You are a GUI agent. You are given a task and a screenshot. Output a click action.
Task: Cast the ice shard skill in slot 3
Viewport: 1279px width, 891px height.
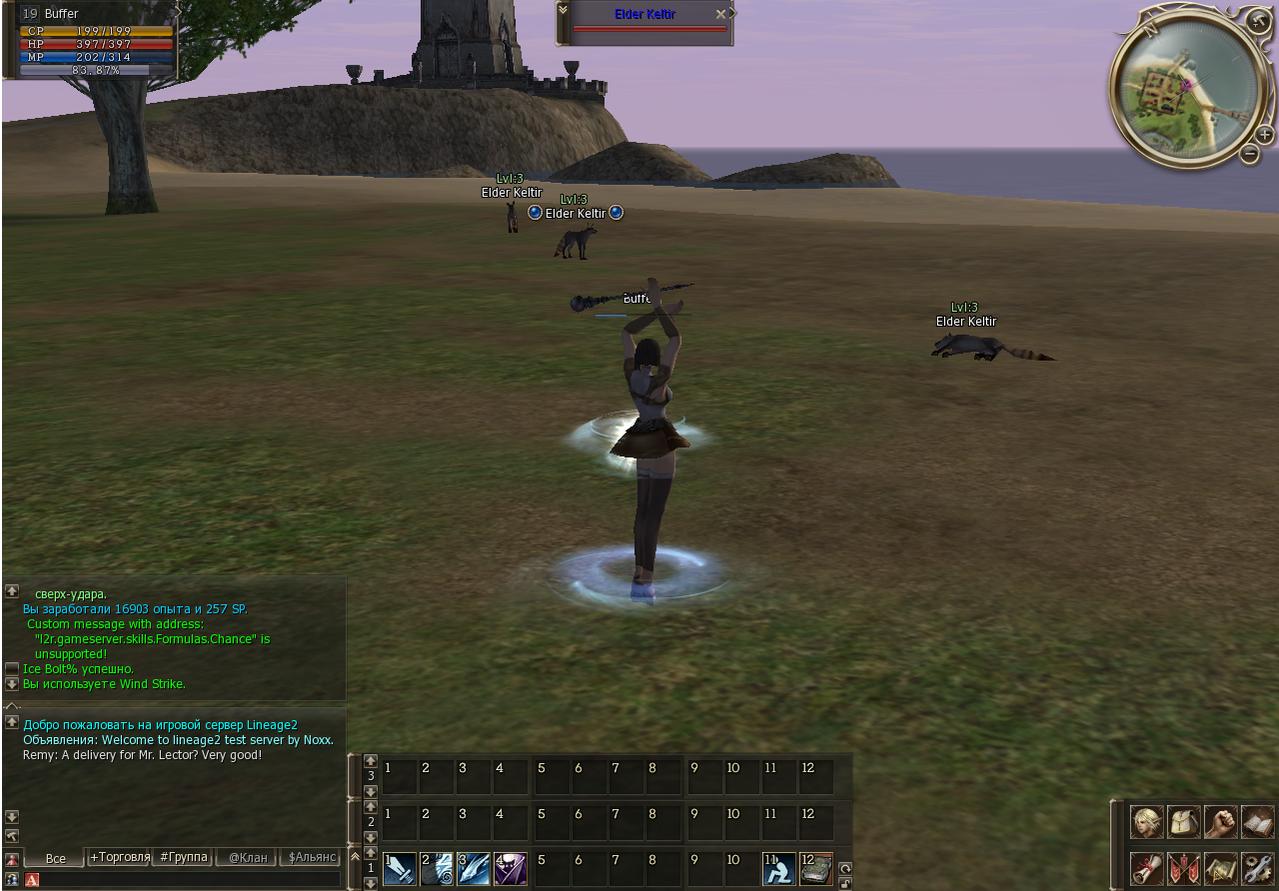(474, 868)
